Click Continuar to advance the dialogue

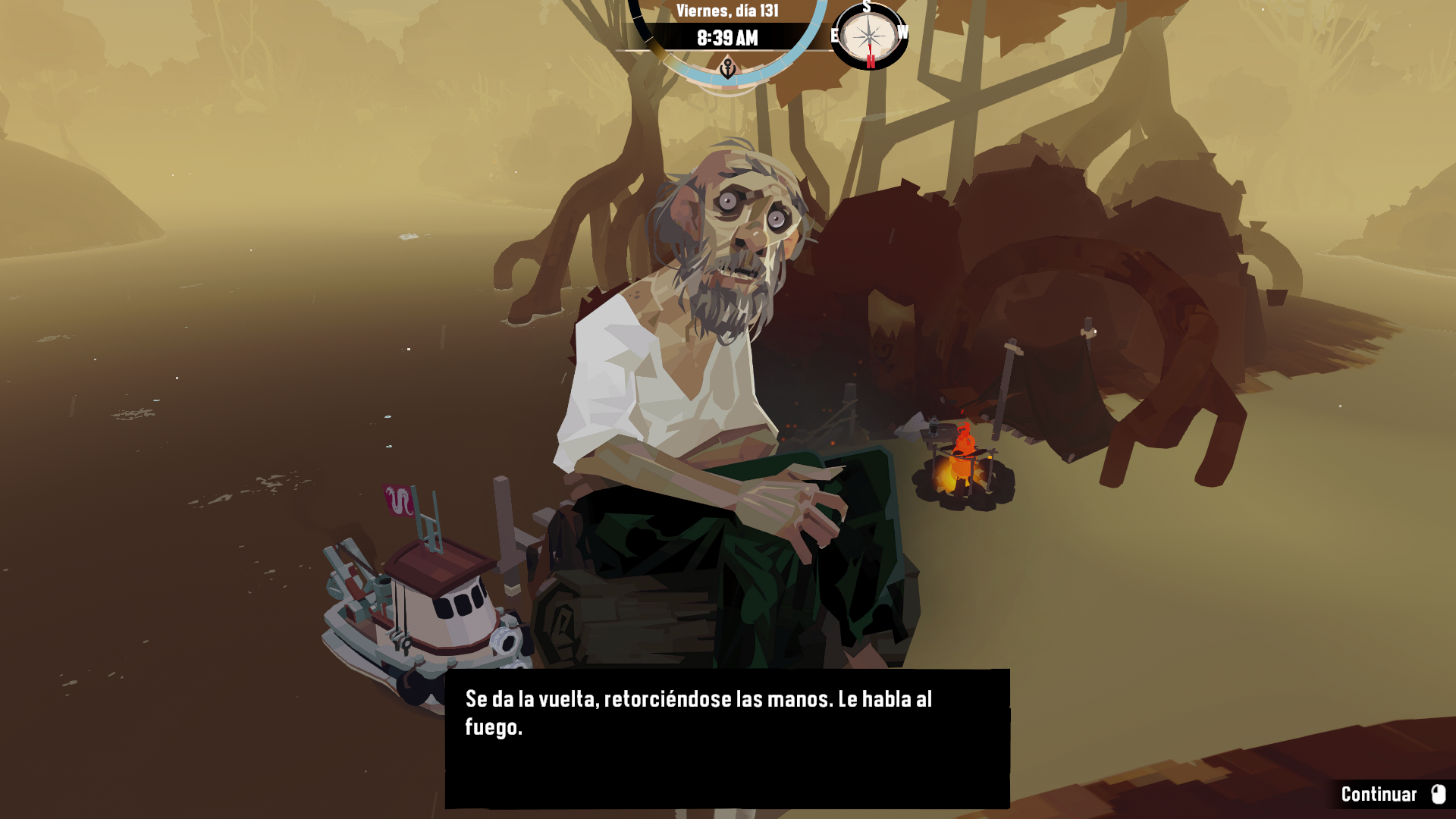[1392, 794]
